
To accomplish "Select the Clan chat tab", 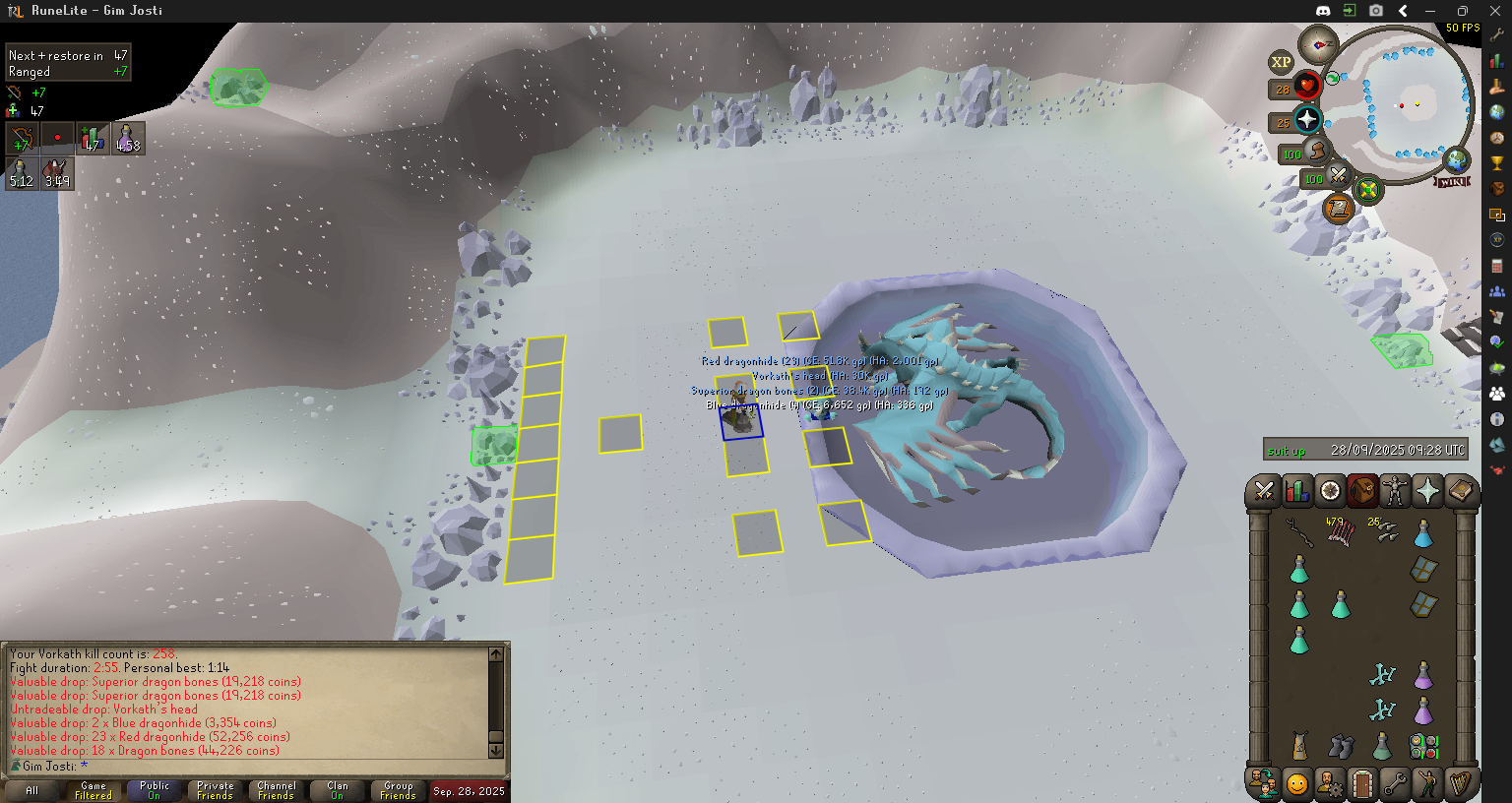I will (338, 791).
